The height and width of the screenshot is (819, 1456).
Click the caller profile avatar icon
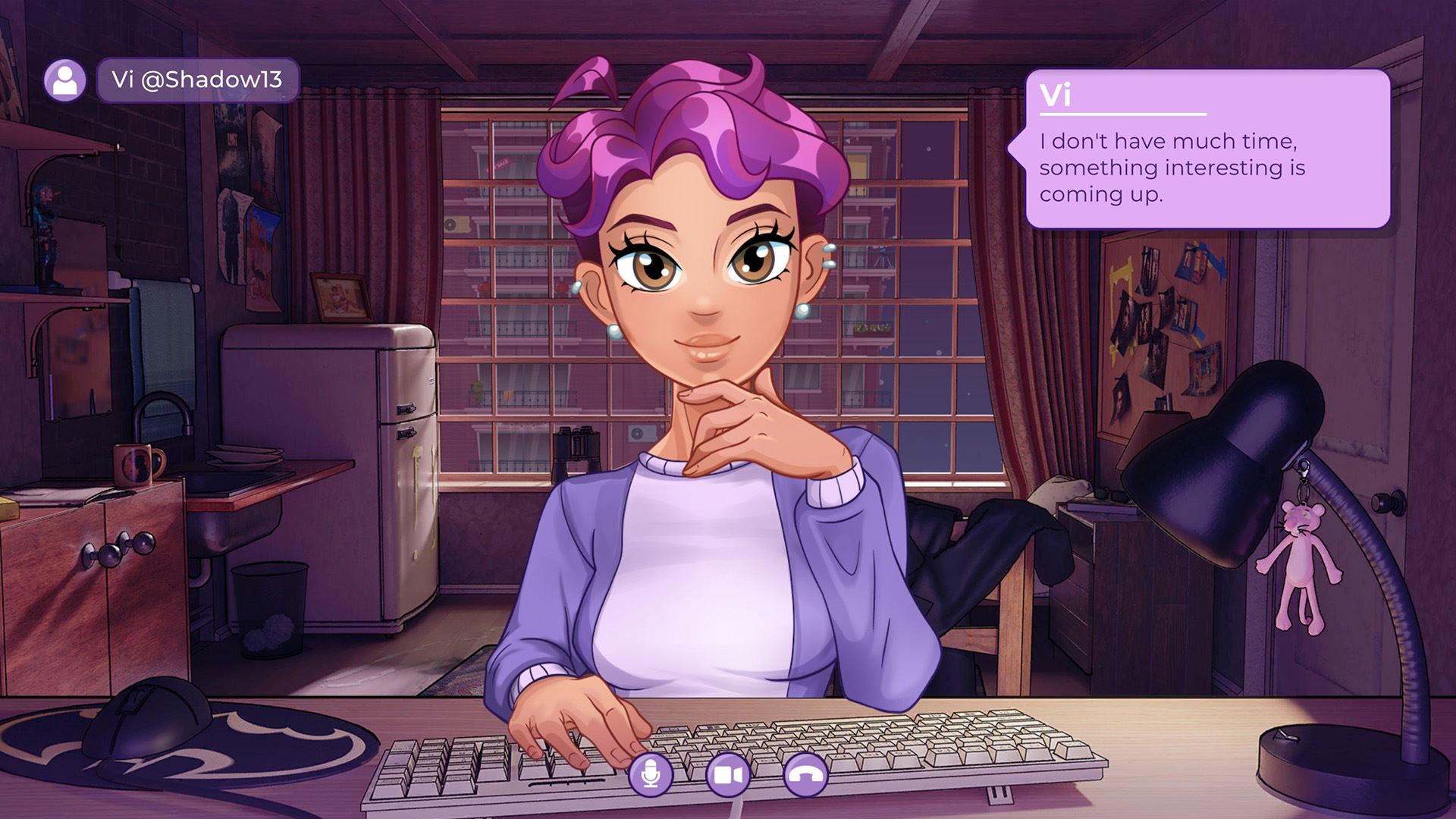pyautogui.click(x=64, y=80)
